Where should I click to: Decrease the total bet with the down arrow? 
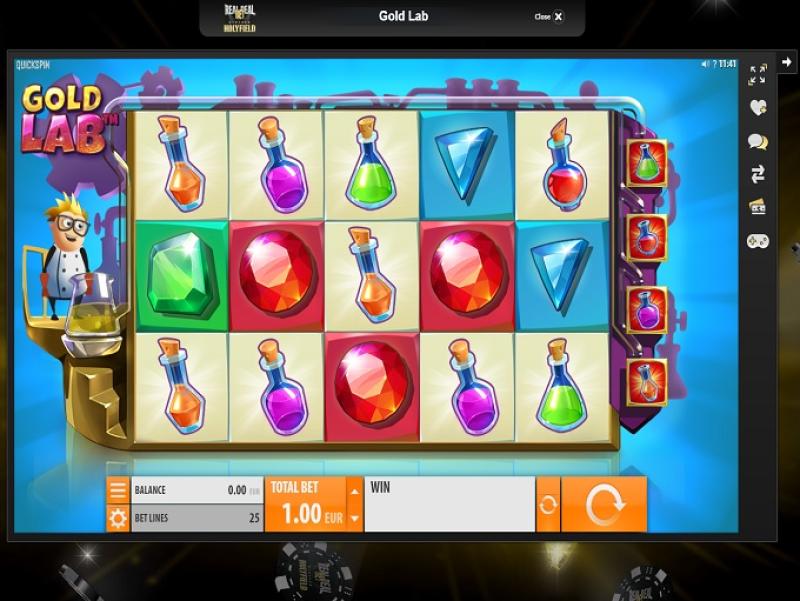pyautogui.click(x=354, y=519)
